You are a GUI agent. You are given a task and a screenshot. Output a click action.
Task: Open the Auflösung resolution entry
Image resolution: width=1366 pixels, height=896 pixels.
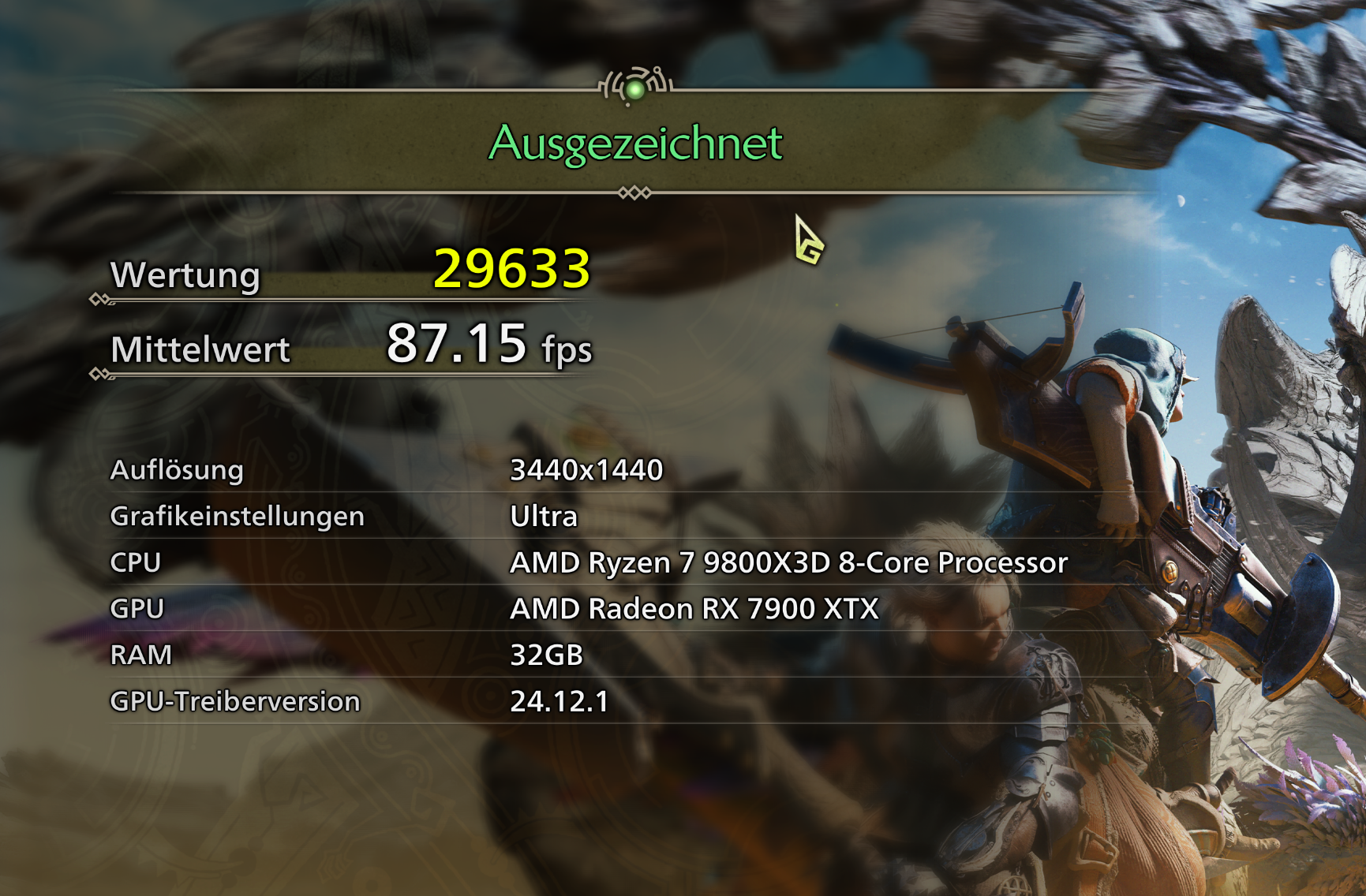click(178, 472)
